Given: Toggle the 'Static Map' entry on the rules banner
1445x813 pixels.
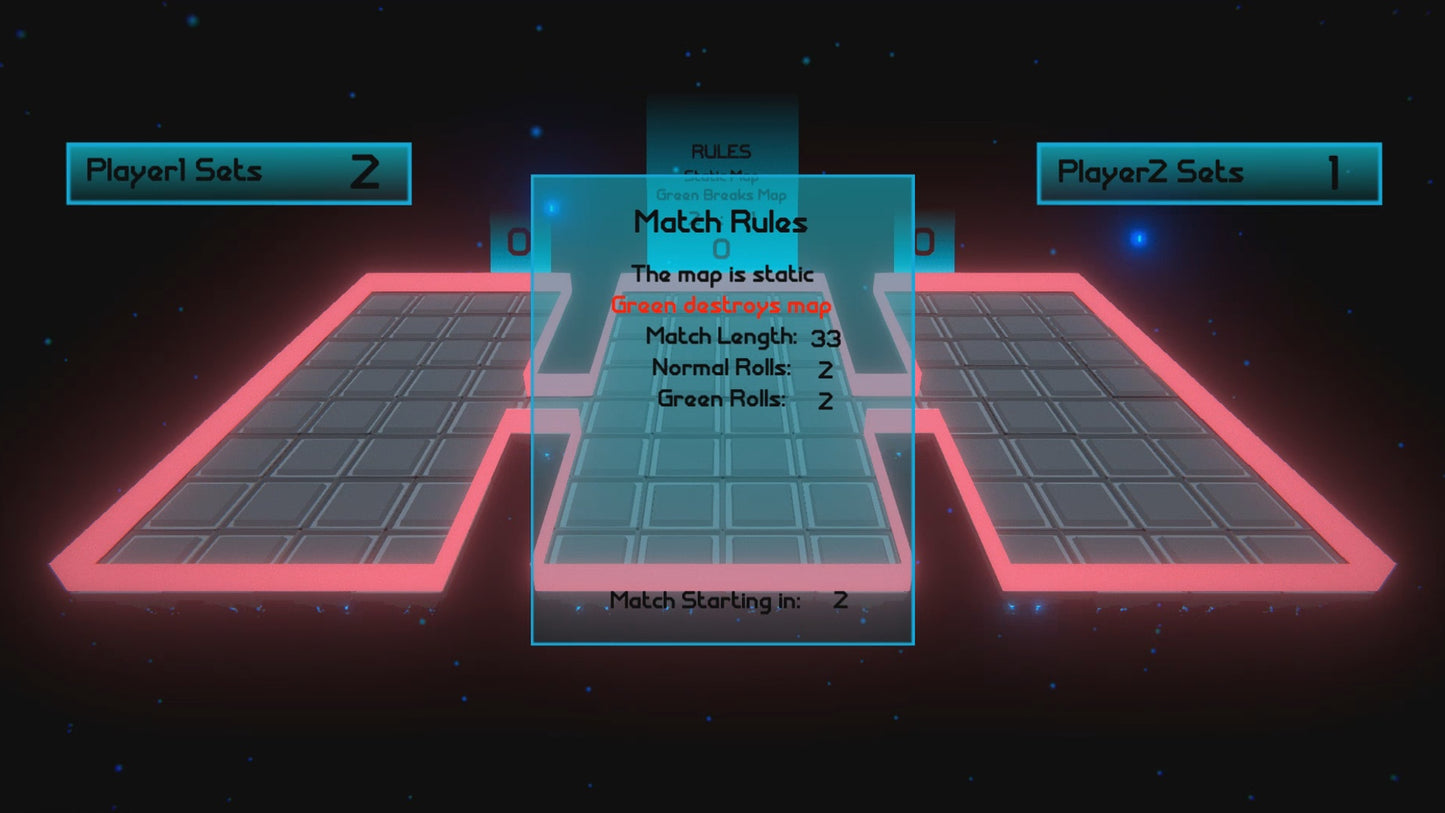Looking at the screenshot, I should [x=722, y=174].
